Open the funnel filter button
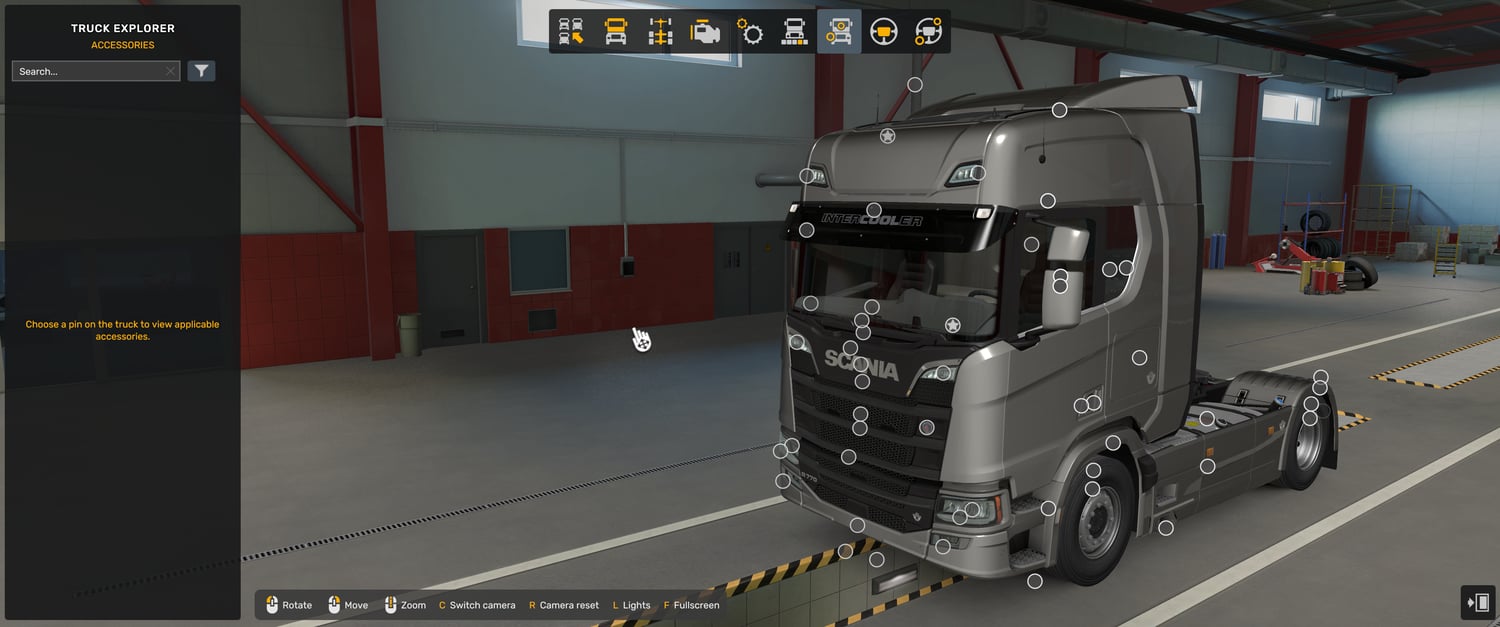1500x627 pixels. pos(201,71)
